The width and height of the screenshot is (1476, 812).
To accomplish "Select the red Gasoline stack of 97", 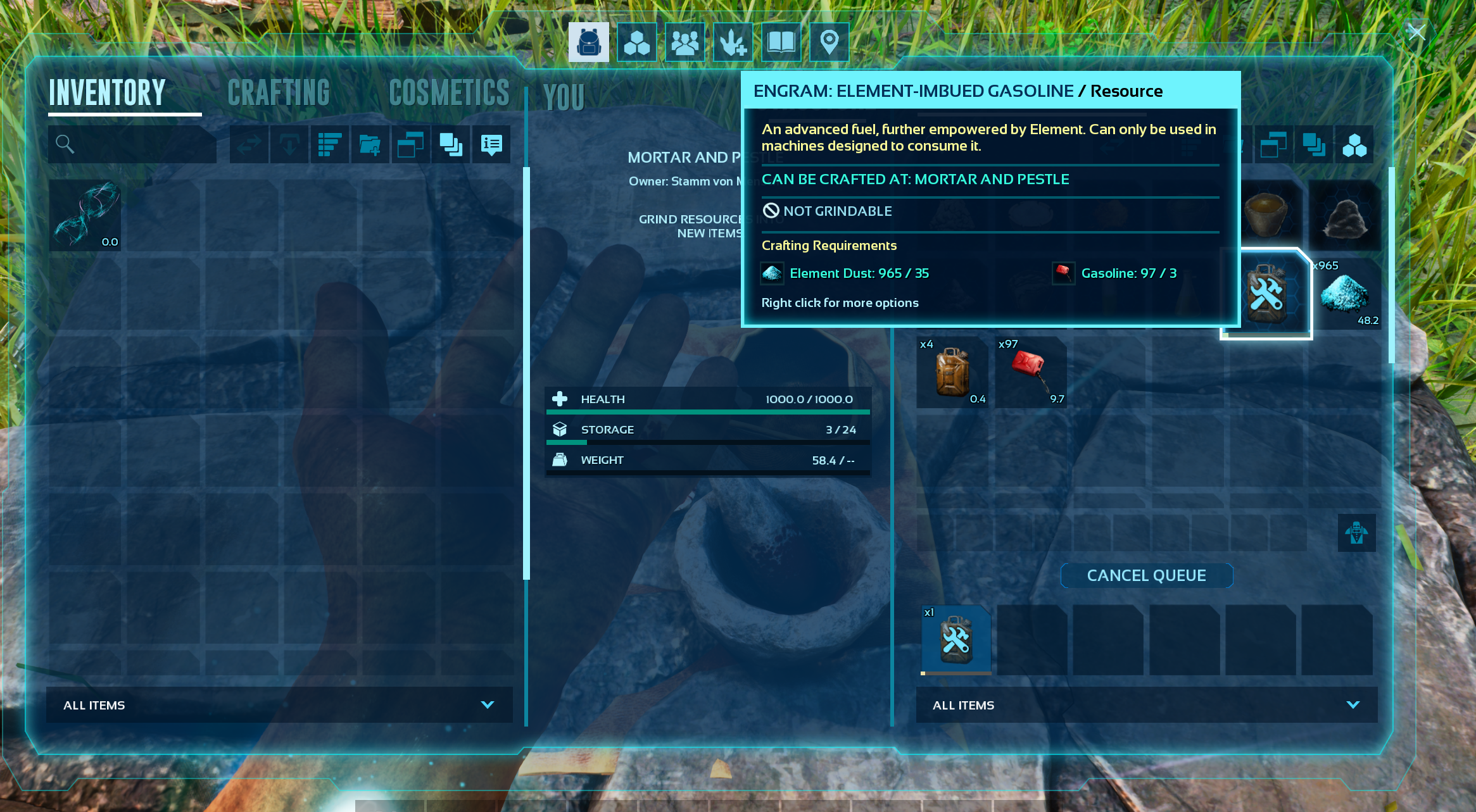I will 1030,372.
